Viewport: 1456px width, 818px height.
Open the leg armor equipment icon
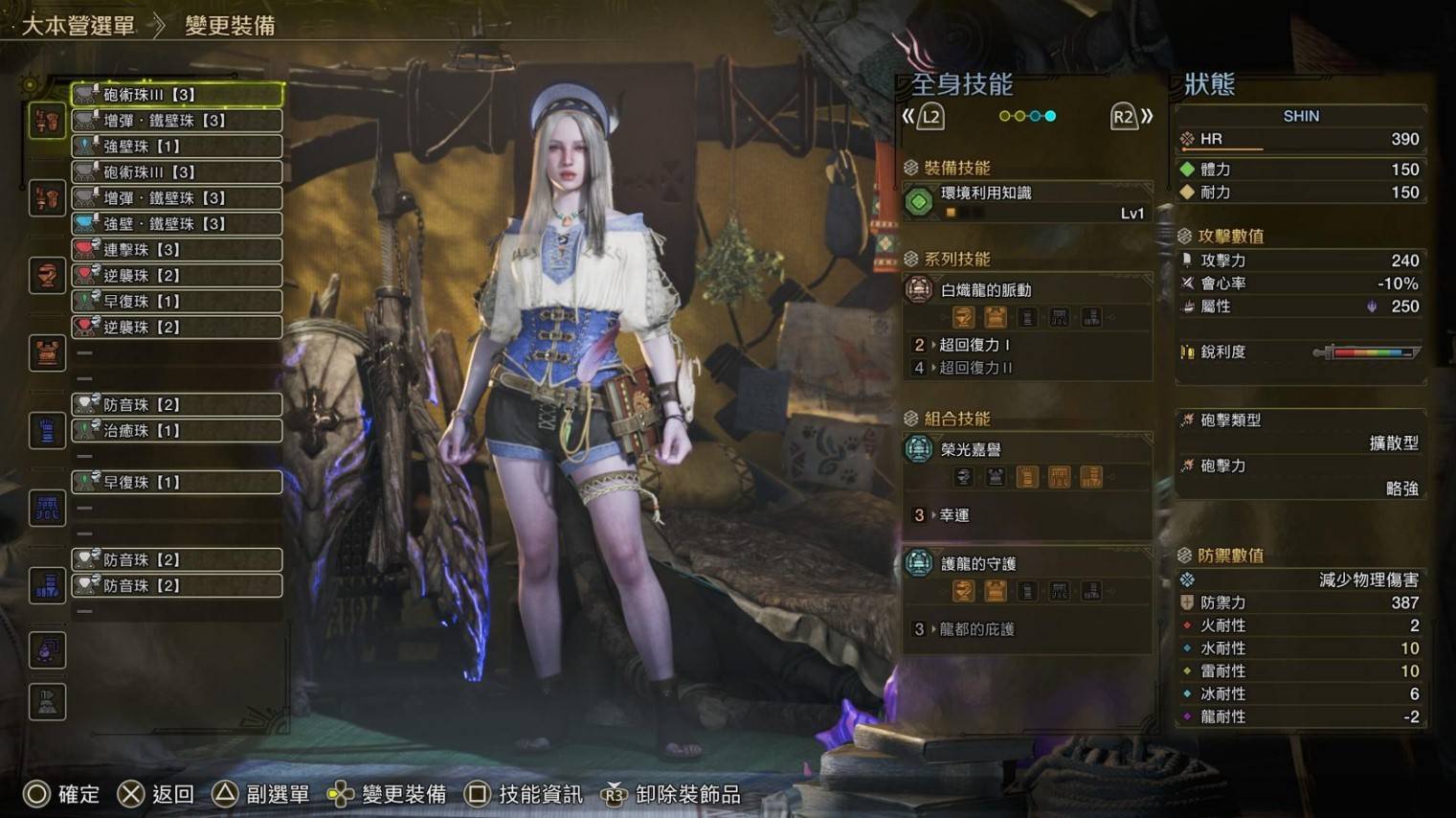click(x=47, y=585)
